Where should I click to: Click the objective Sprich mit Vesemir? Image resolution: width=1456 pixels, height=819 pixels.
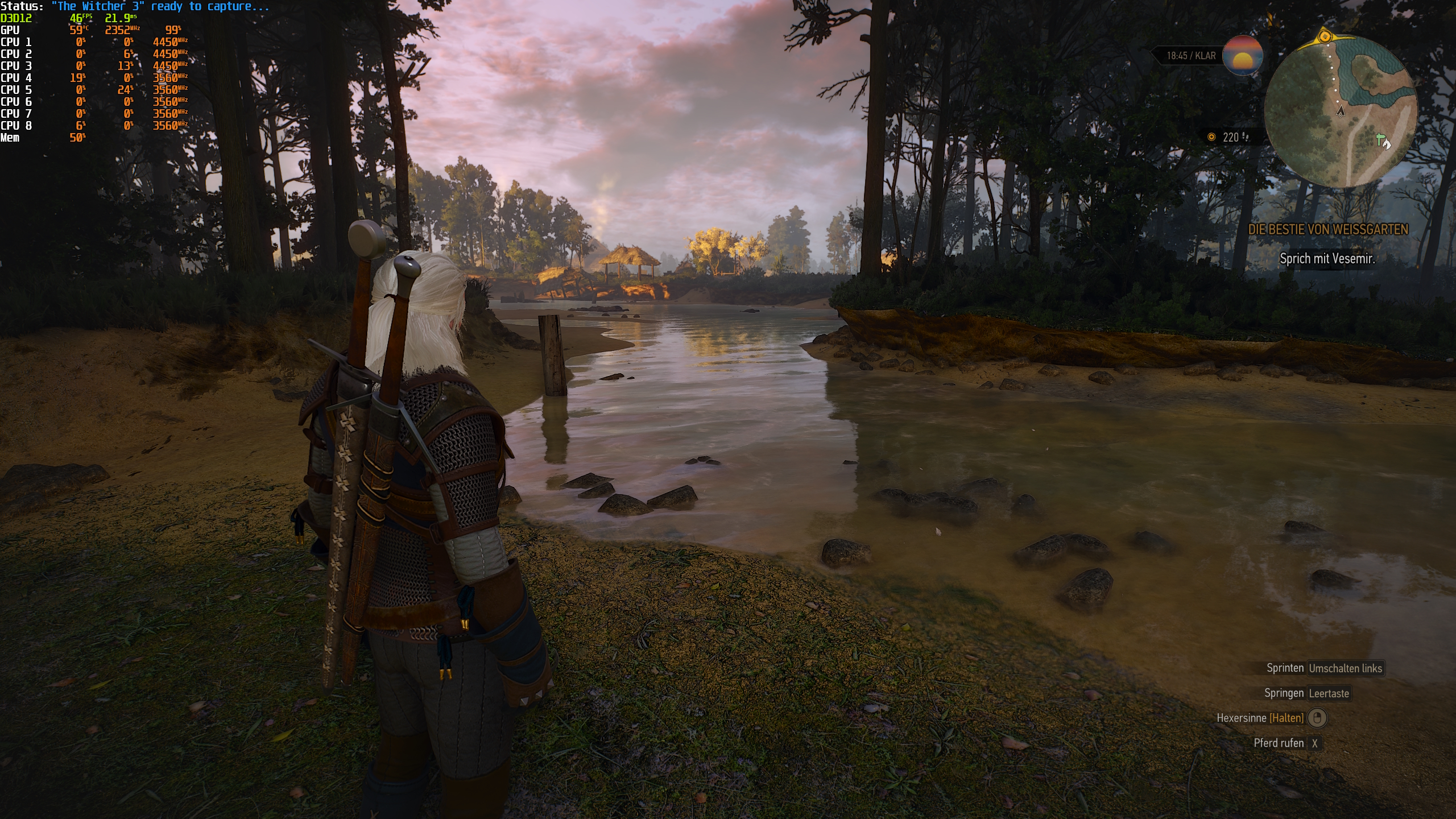click(1327, 259)
